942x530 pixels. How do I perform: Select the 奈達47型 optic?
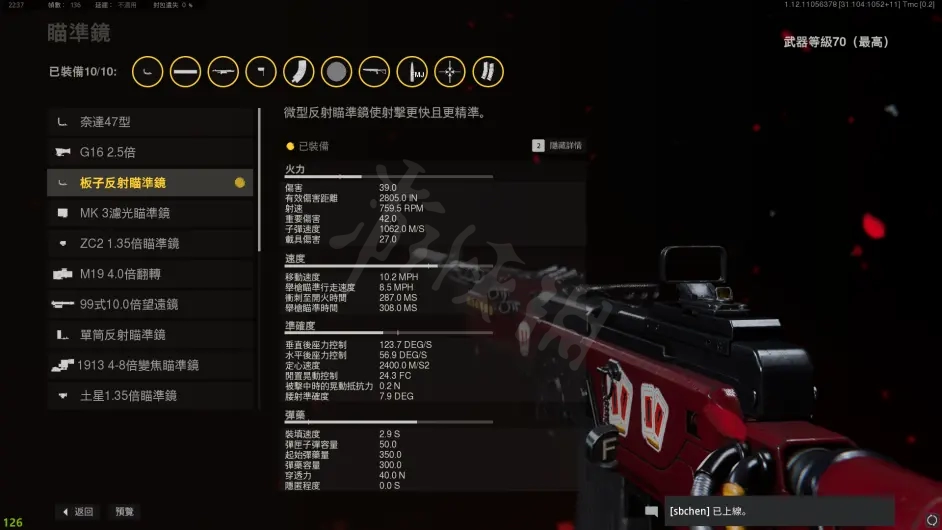(x=150, y=122)
